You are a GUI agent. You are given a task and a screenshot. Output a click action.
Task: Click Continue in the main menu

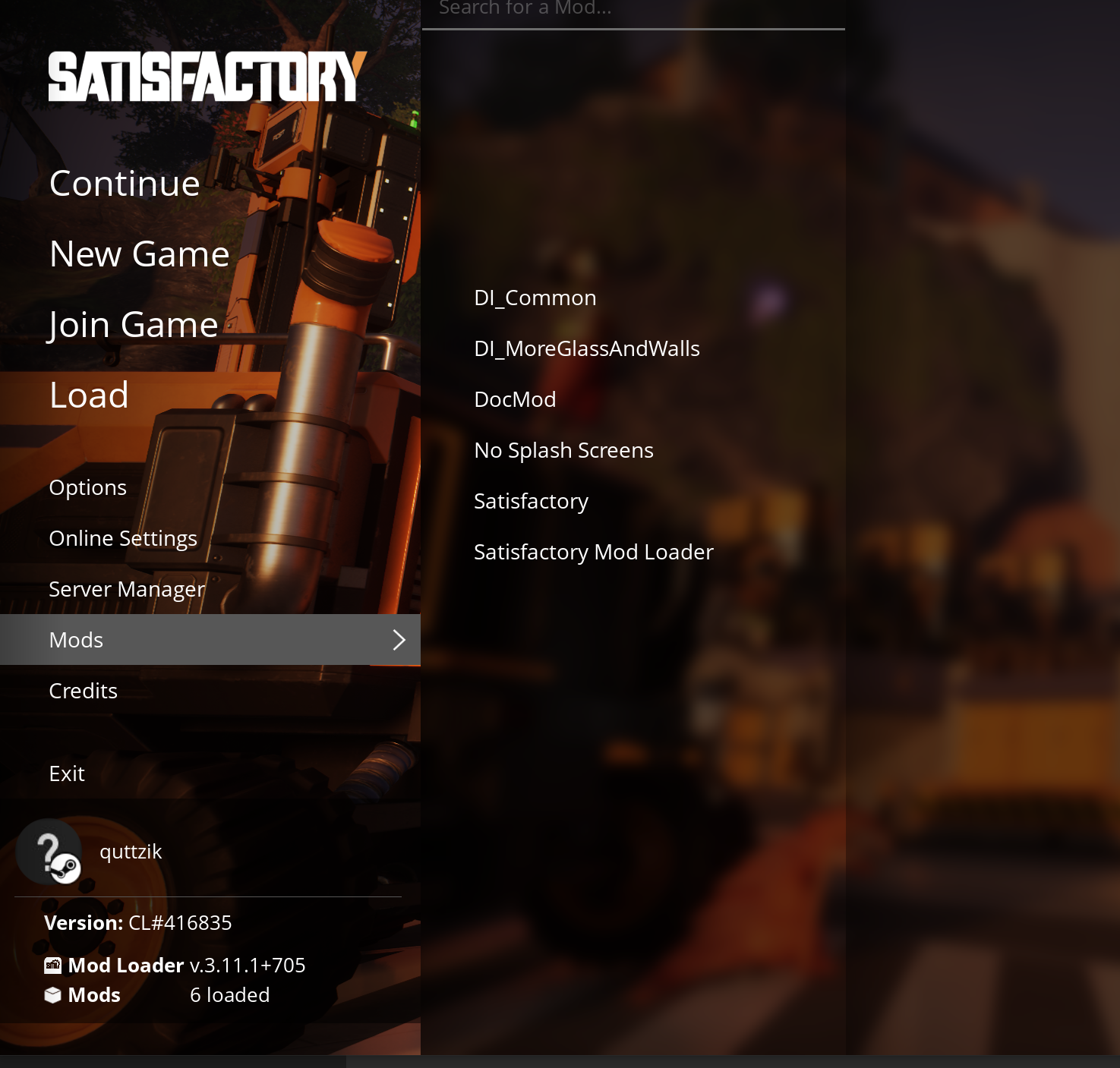pyautogui.click(x=125, y=184)
